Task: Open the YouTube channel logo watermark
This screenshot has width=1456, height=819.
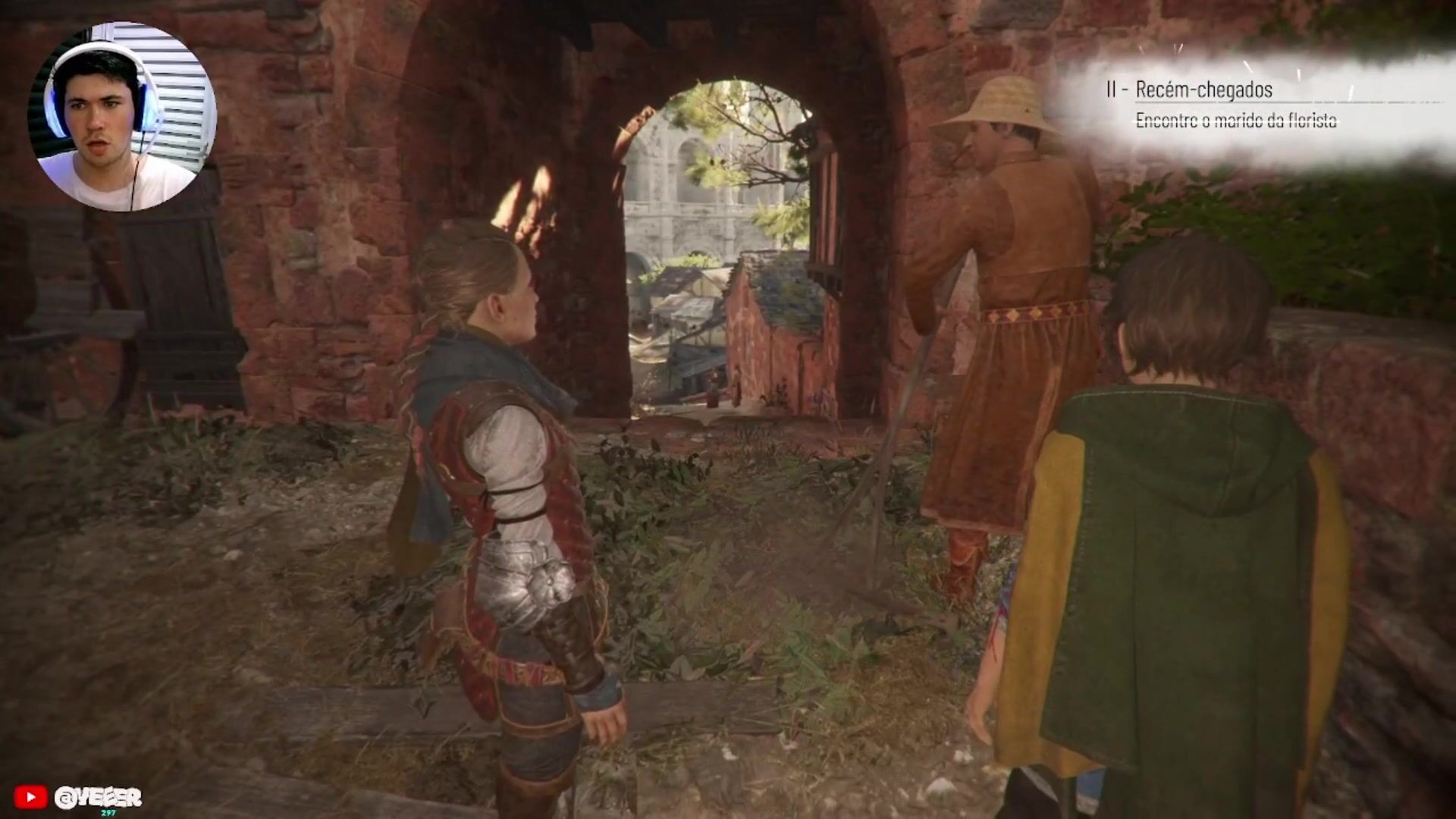Action: (x=30, y=797)
